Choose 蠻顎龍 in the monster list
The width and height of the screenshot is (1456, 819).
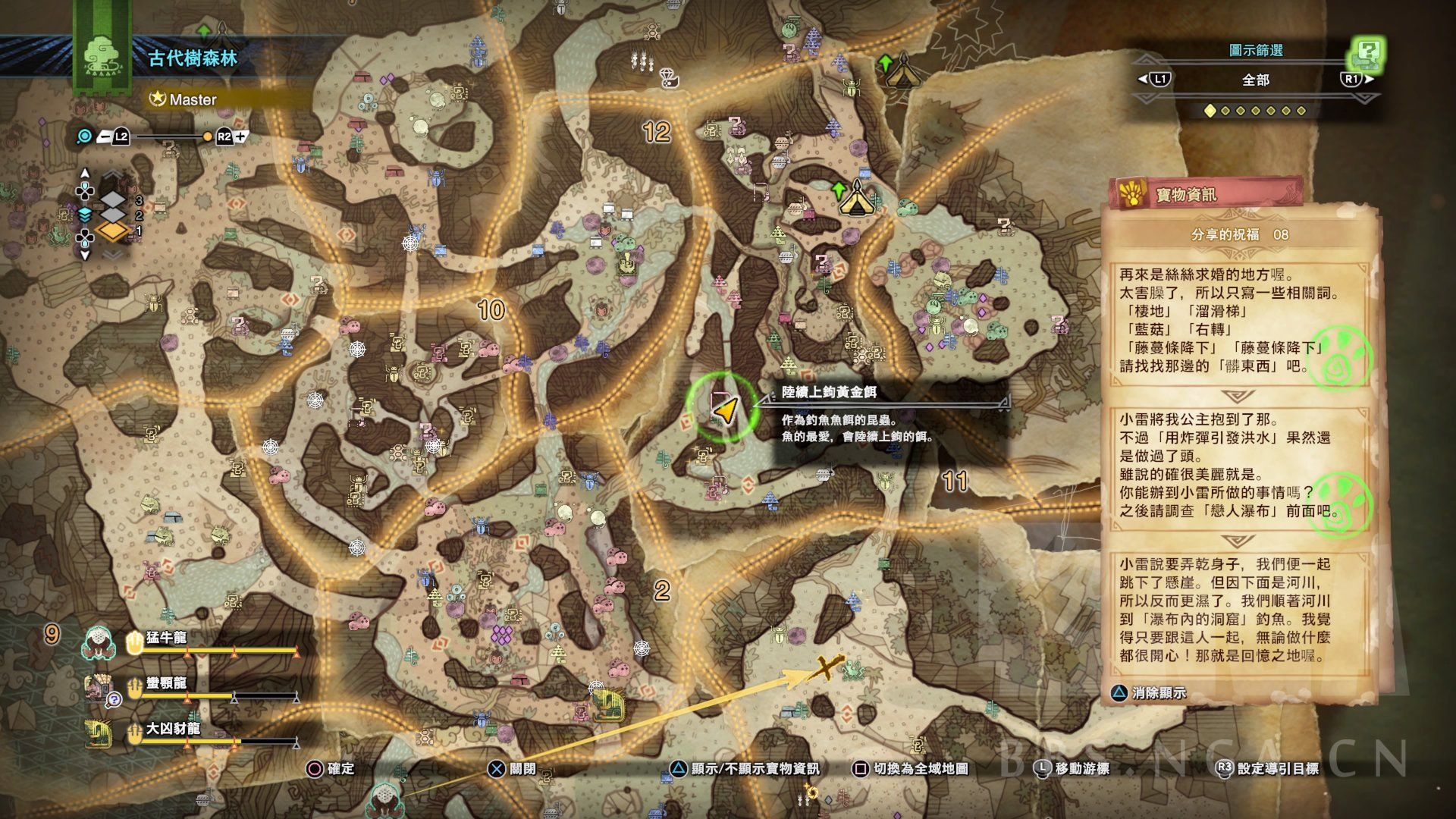click(166, 683)
